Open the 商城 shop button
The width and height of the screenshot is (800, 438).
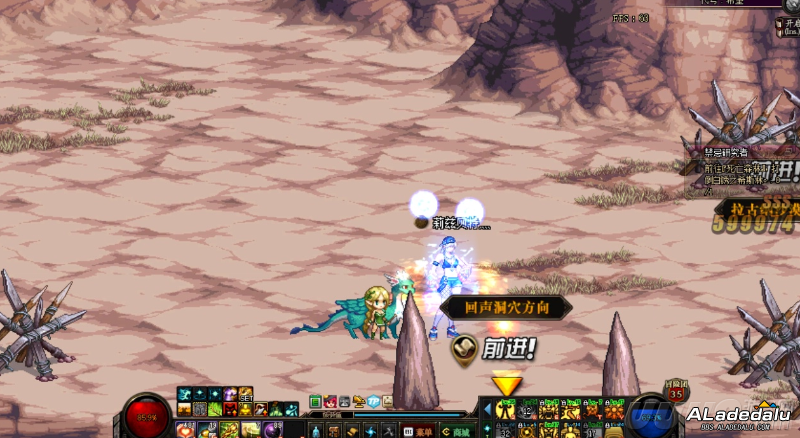456,432
